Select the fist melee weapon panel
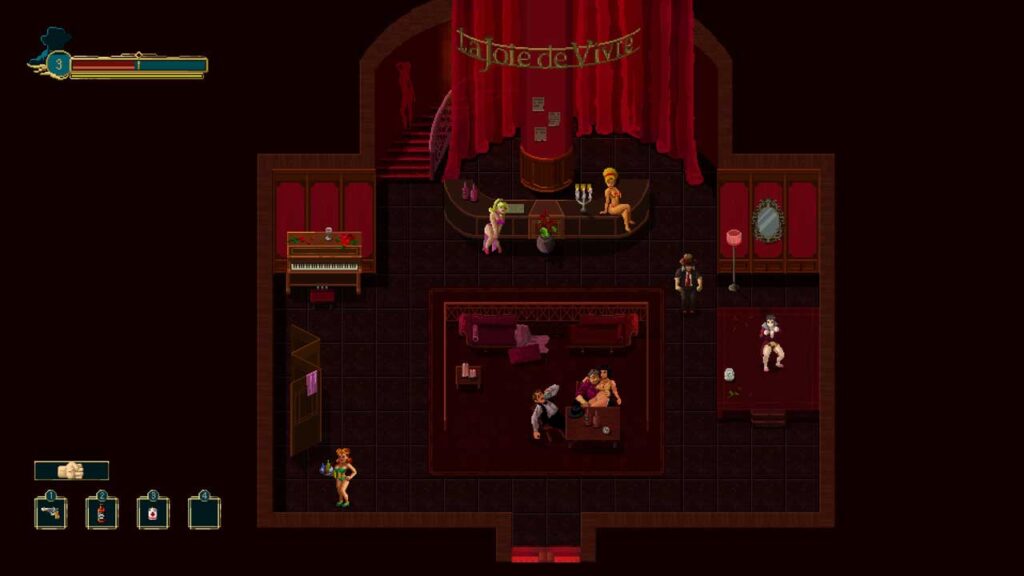 pos(71,470)
